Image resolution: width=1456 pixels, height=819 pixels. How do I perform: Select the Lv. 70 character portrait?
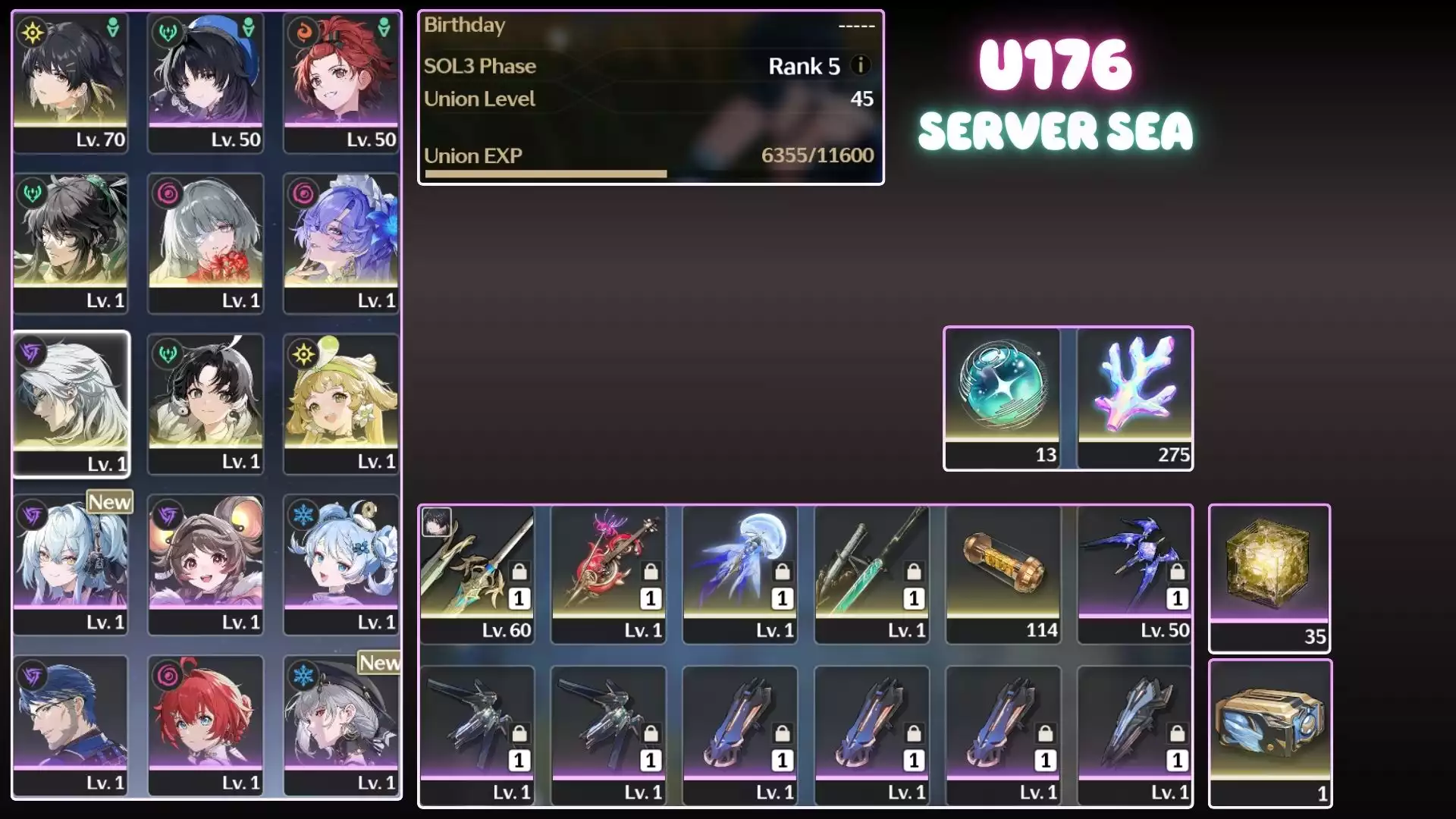point(71,83)
